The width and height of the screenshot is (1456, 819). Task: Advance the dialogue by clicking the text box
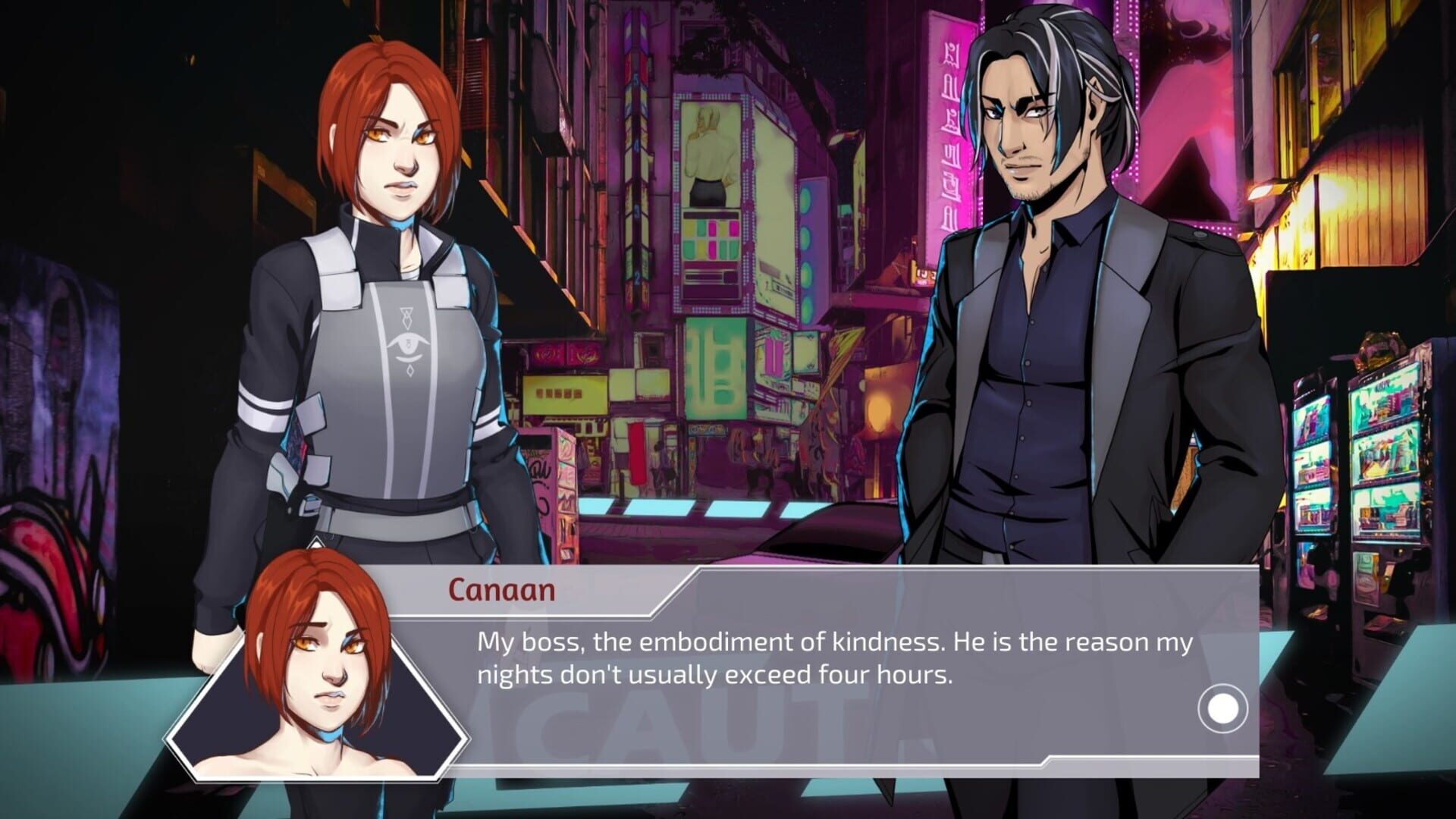(x=834, y=667)
